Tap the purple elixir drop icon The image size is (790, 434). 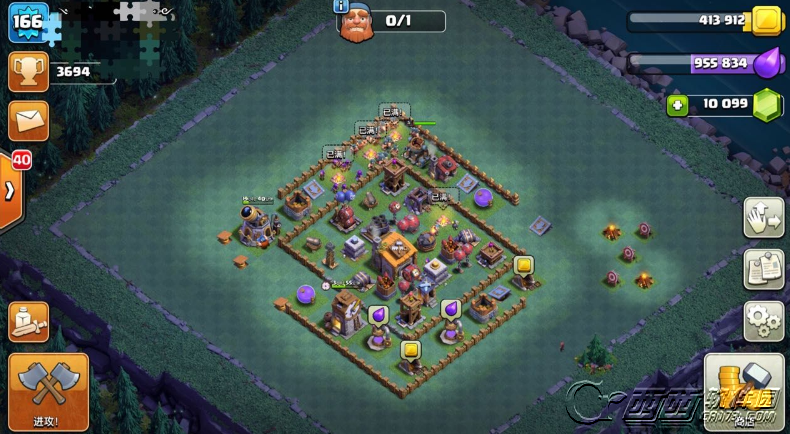pyautogui.click(x=766, y=63)
